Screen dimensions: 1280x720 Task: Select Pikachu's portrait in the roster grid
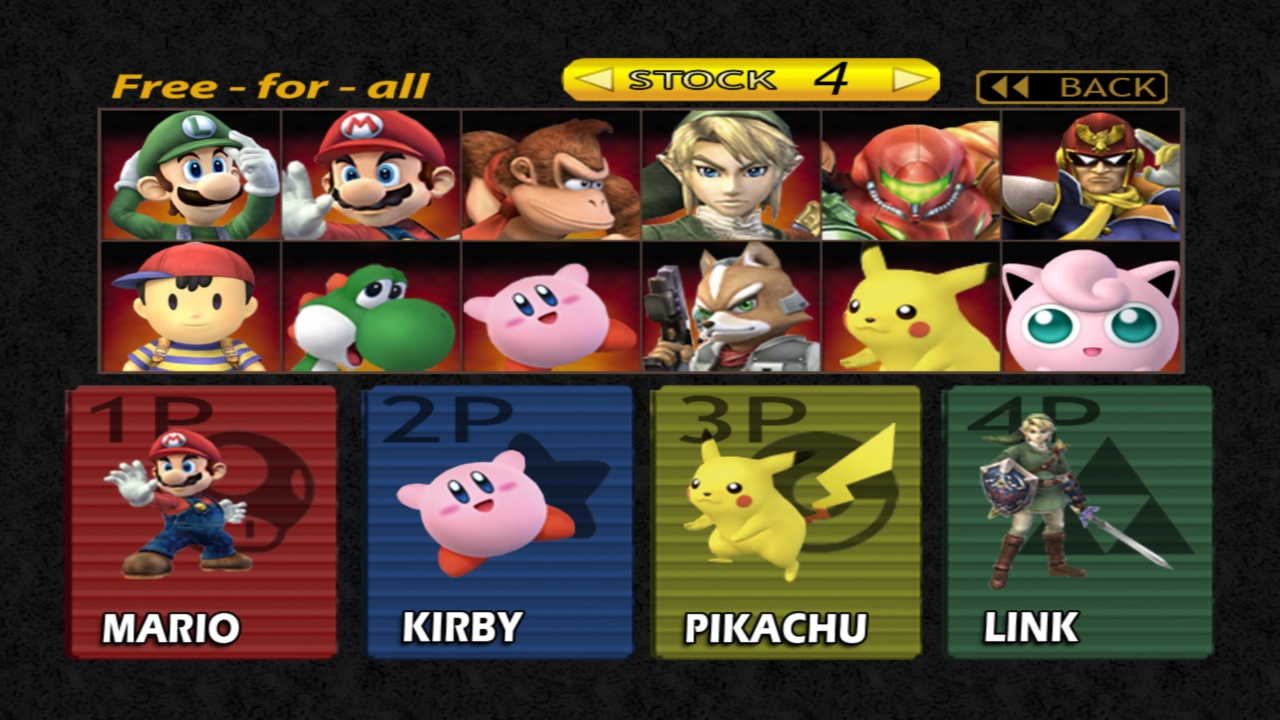911,306
